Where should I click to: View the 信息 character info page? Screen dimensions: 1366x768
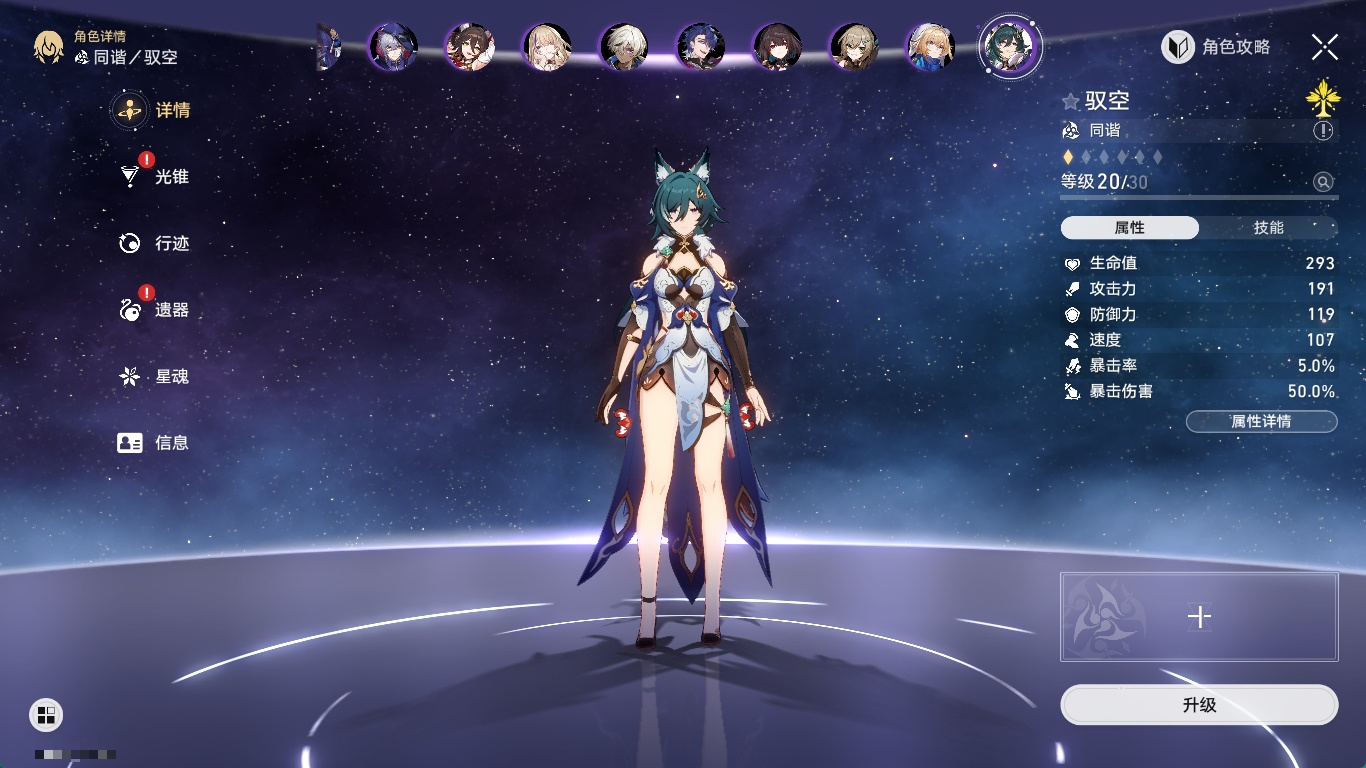coord(155,442)
